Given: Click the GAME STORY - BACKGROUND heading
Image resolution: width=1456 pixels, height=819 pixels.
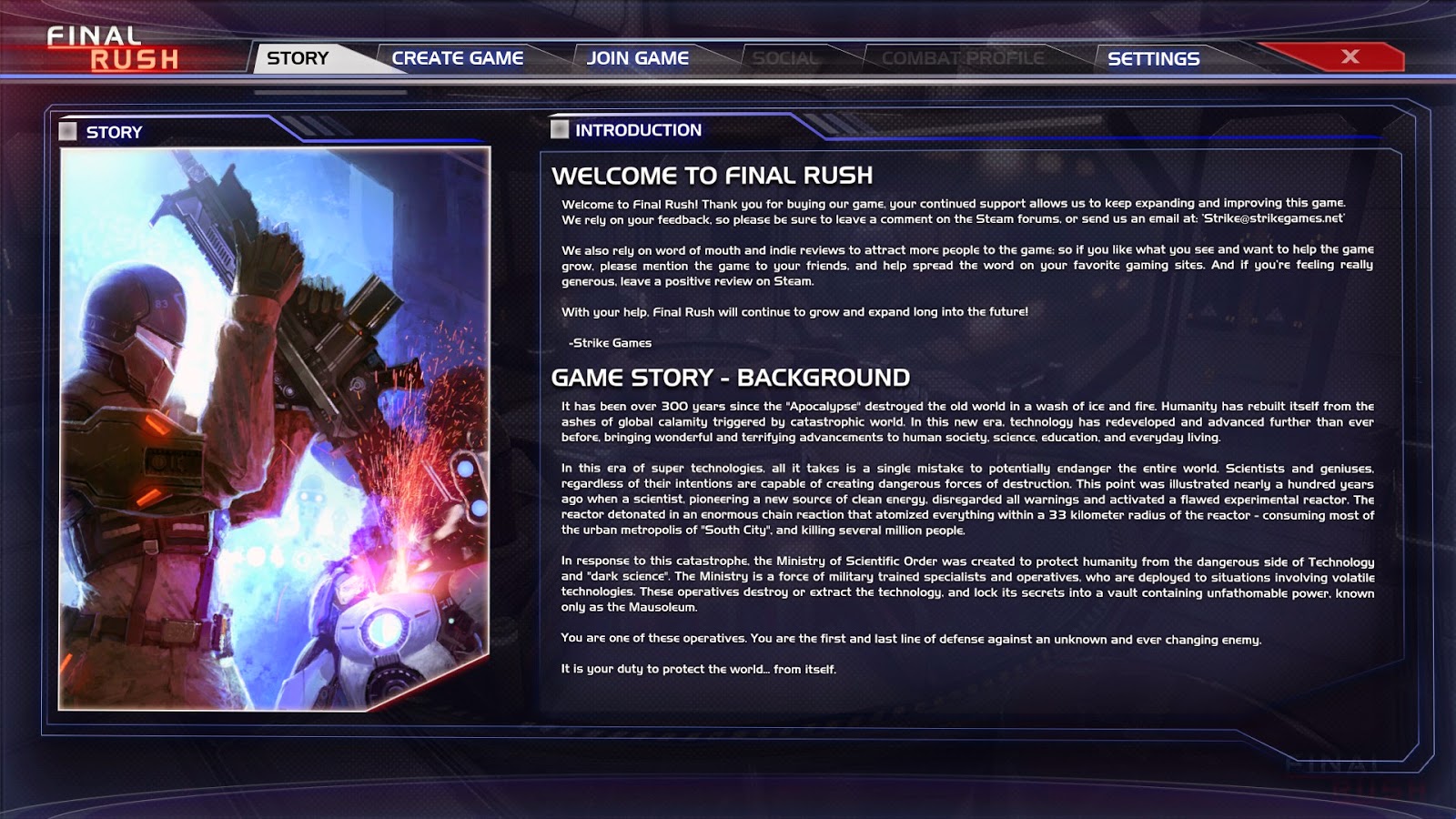Looking at the screenshot, I should (x=729, y=376).
